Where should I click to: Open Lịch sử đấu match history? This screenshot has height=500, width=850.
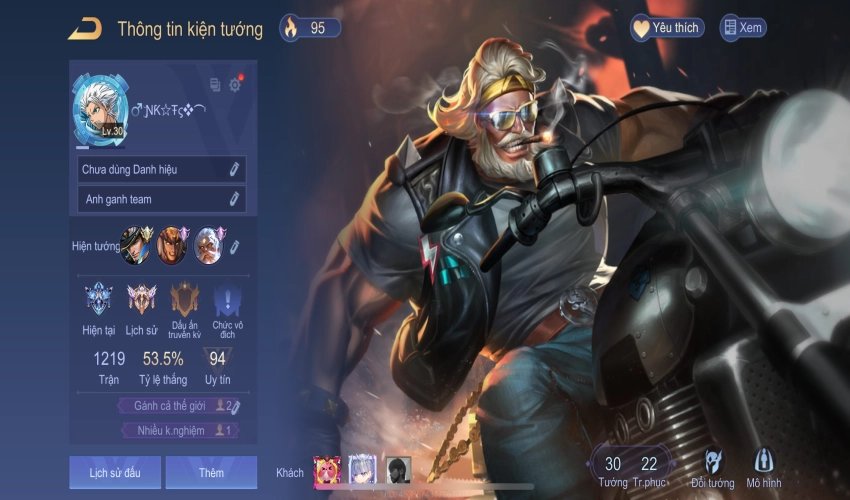click(x=114, y=472)
